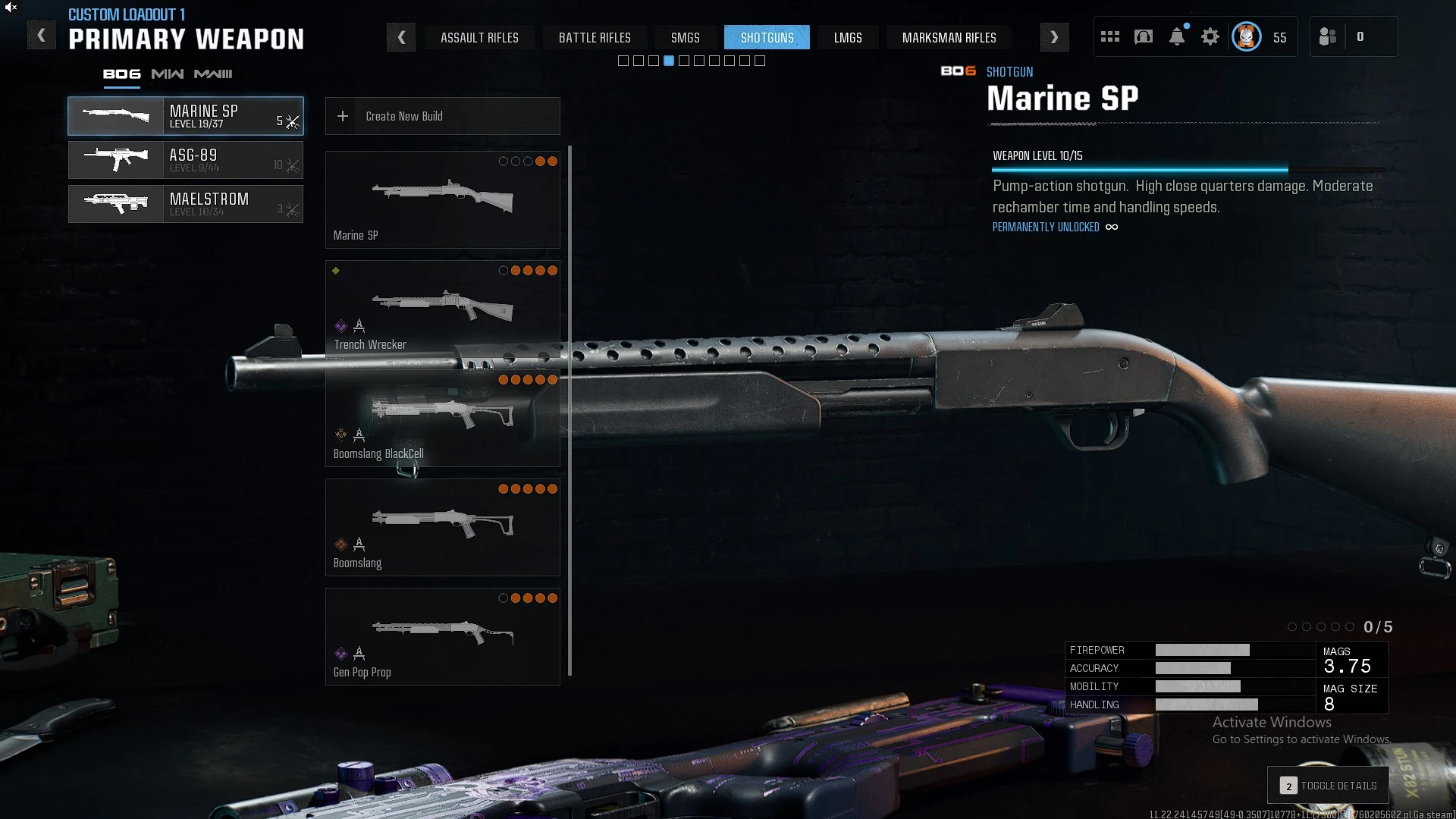Click the previous weapon category arrow
Viewport: 1456px width, 819px height.
pyautogui.click(x=401, y=37)
